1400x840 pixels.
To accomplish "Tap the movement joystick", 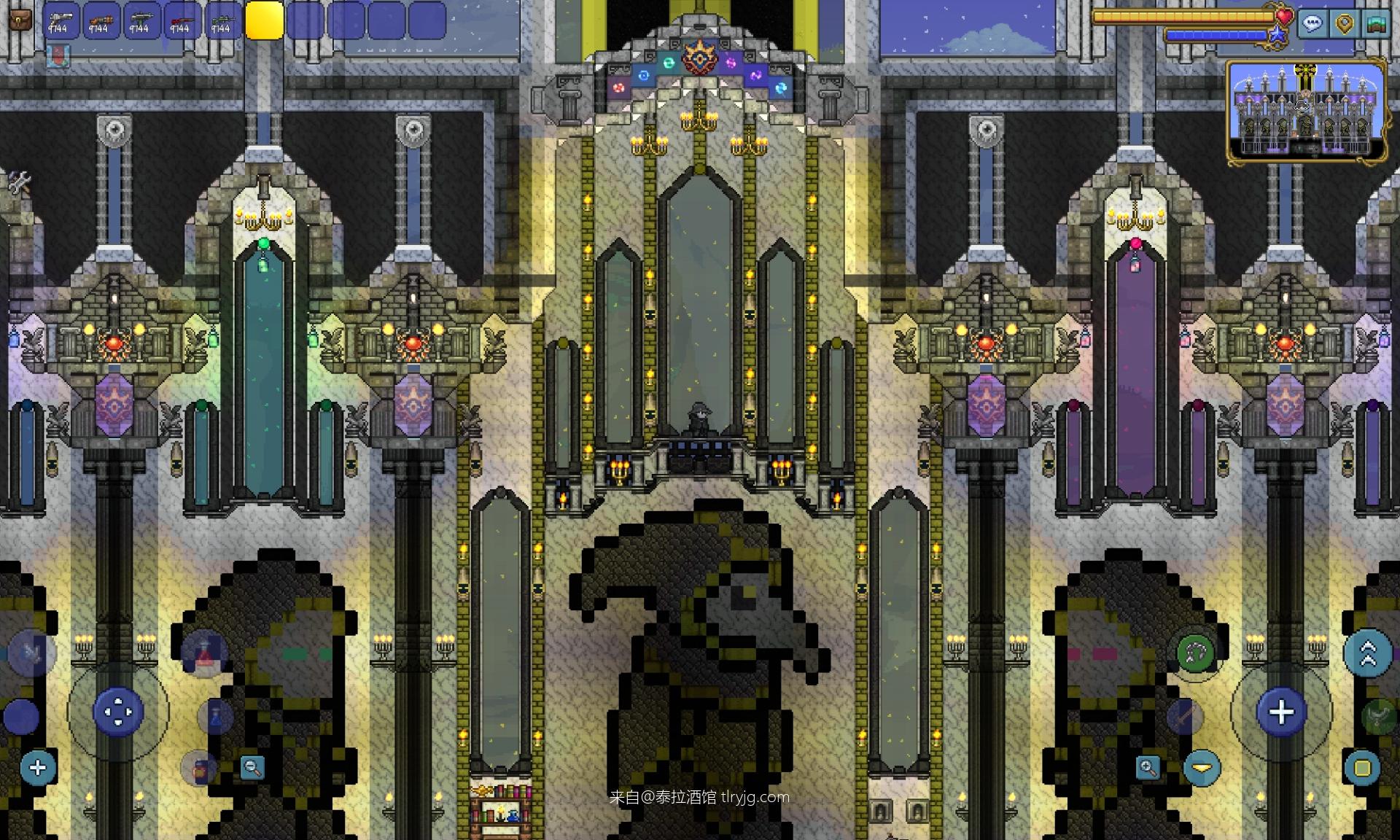I will click(x=118, y=711).
